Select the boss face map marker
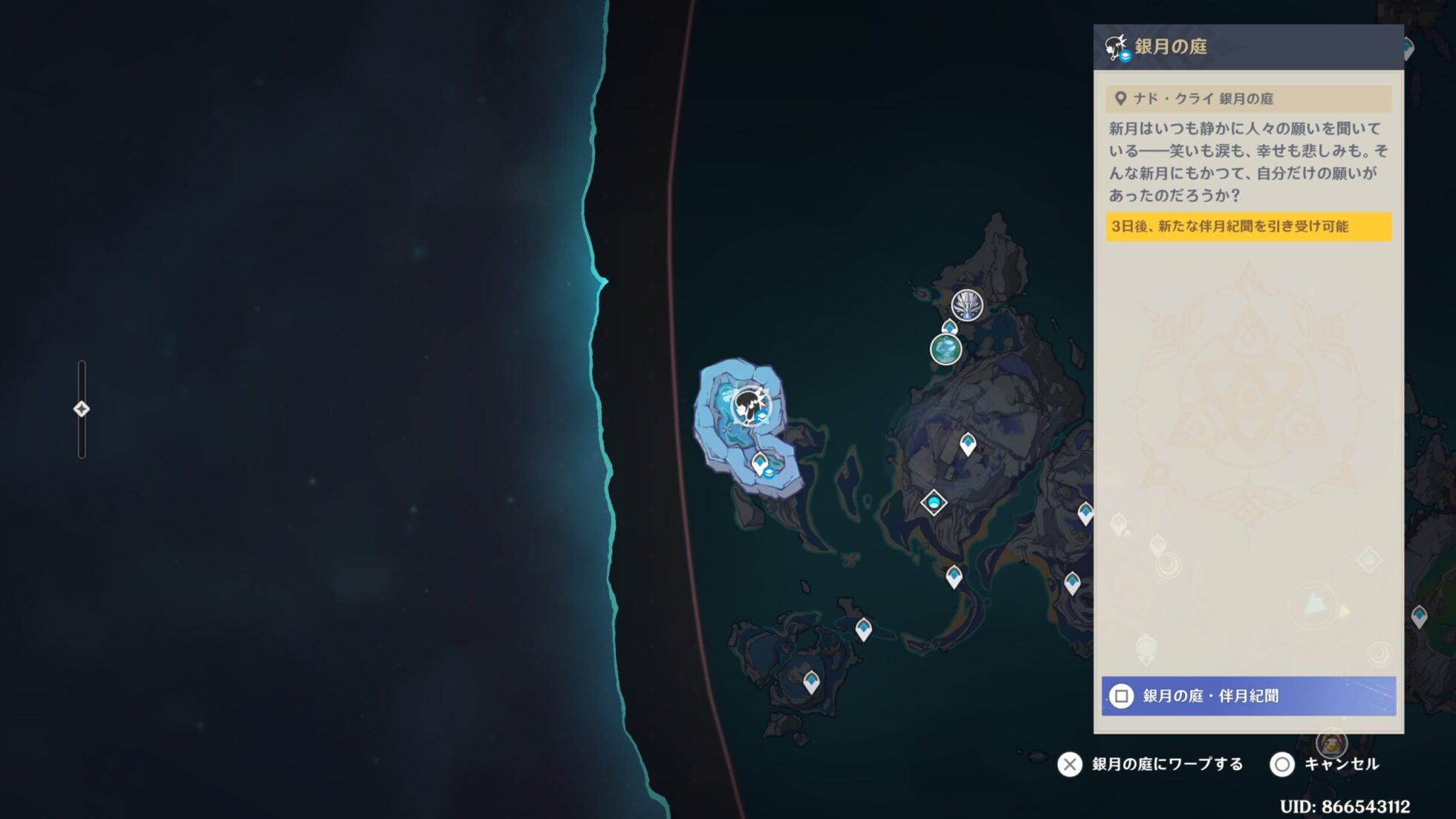1456x819 pixels. 967,305
